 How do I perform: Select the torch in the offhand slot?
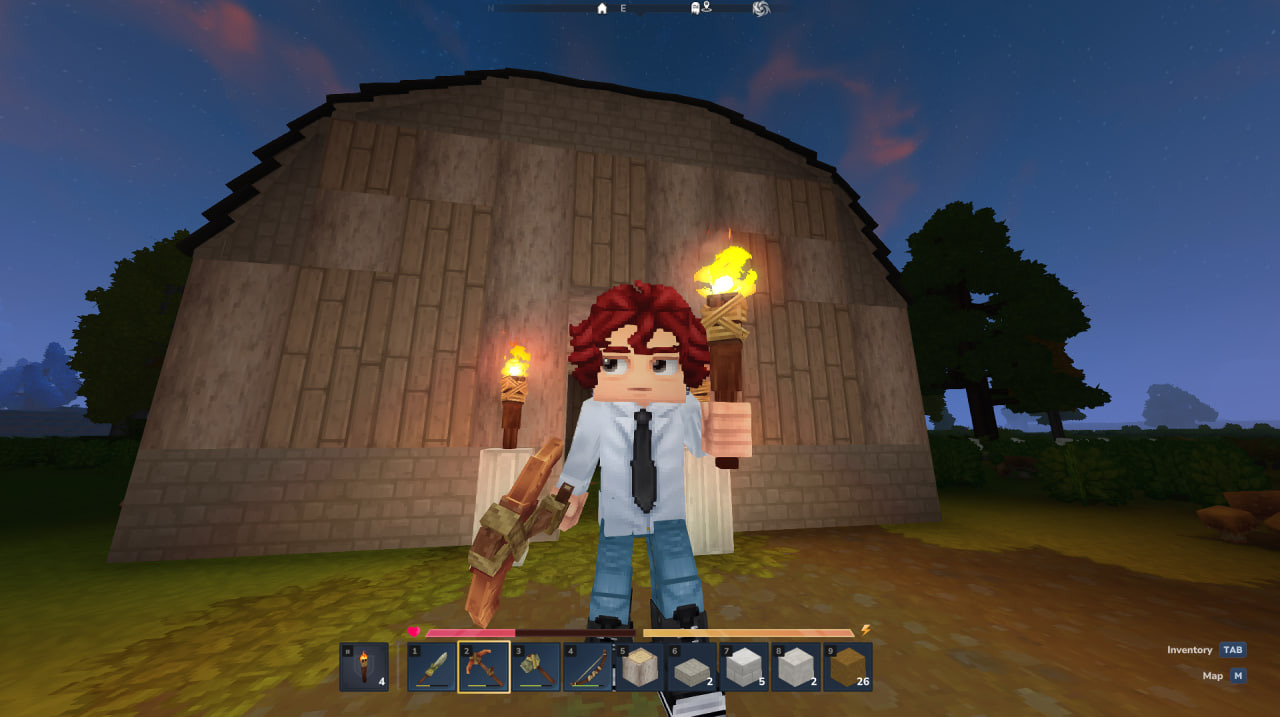(x=364, y=667)
